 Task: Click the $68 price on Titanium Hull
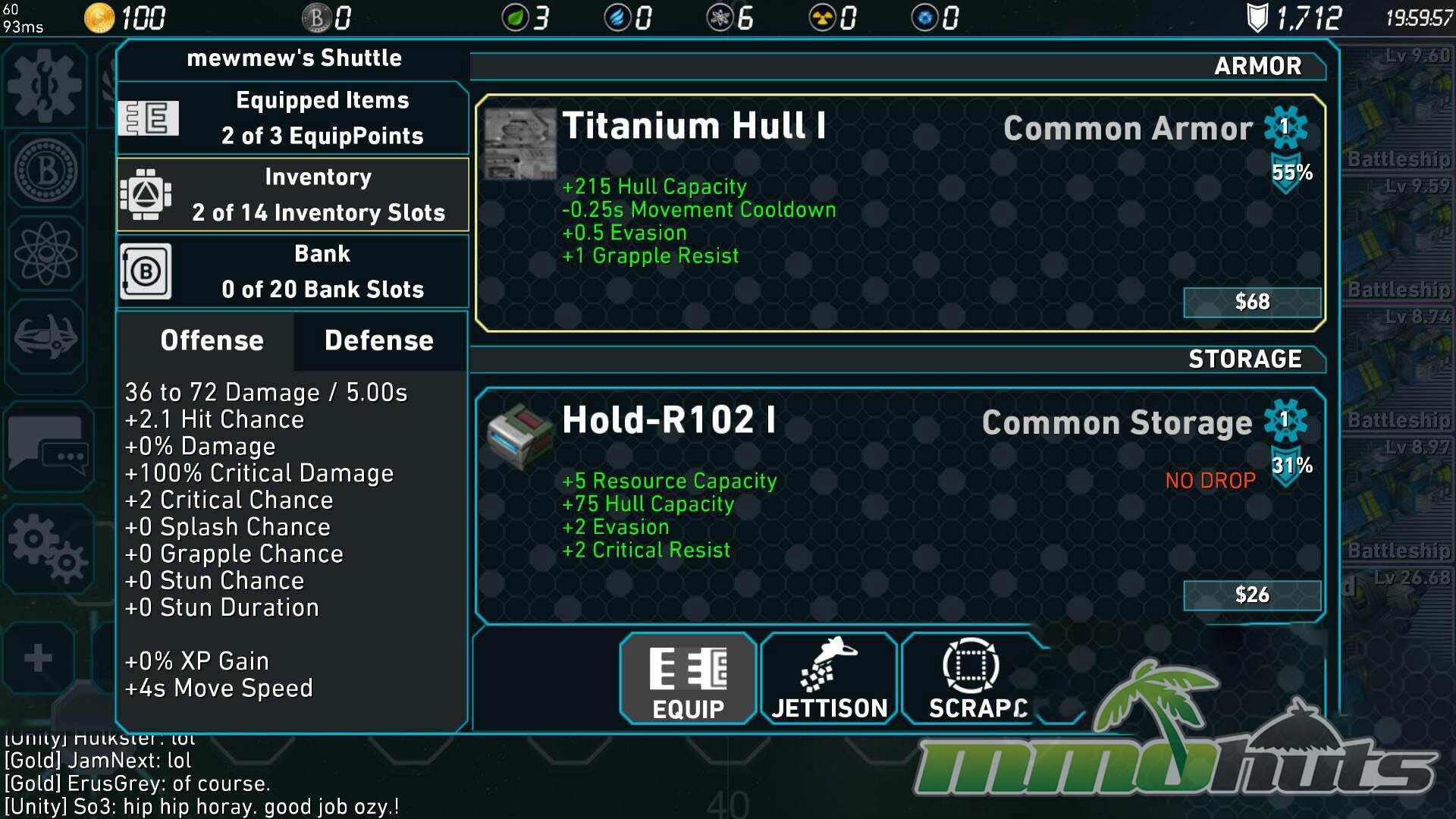tap(1251, 302)
